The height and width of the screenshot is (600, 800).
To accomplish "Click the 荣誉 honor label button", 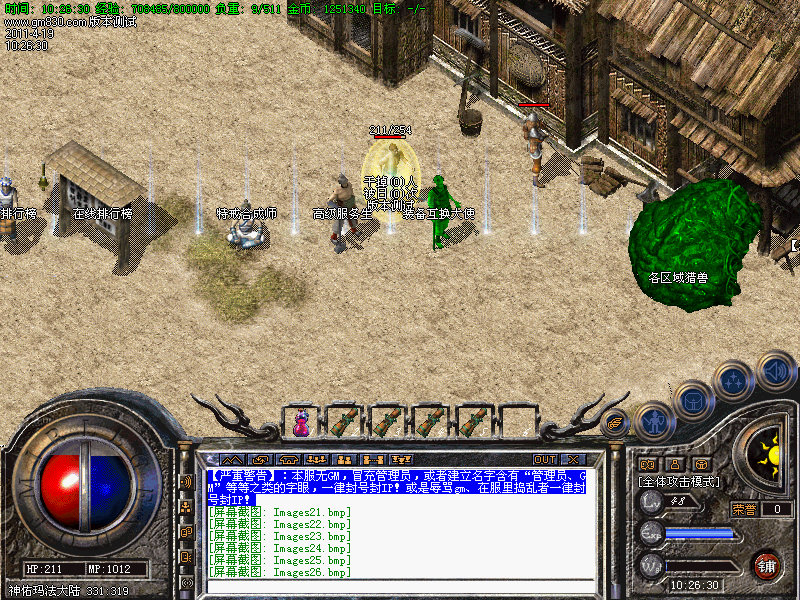I will coord(743,509).
